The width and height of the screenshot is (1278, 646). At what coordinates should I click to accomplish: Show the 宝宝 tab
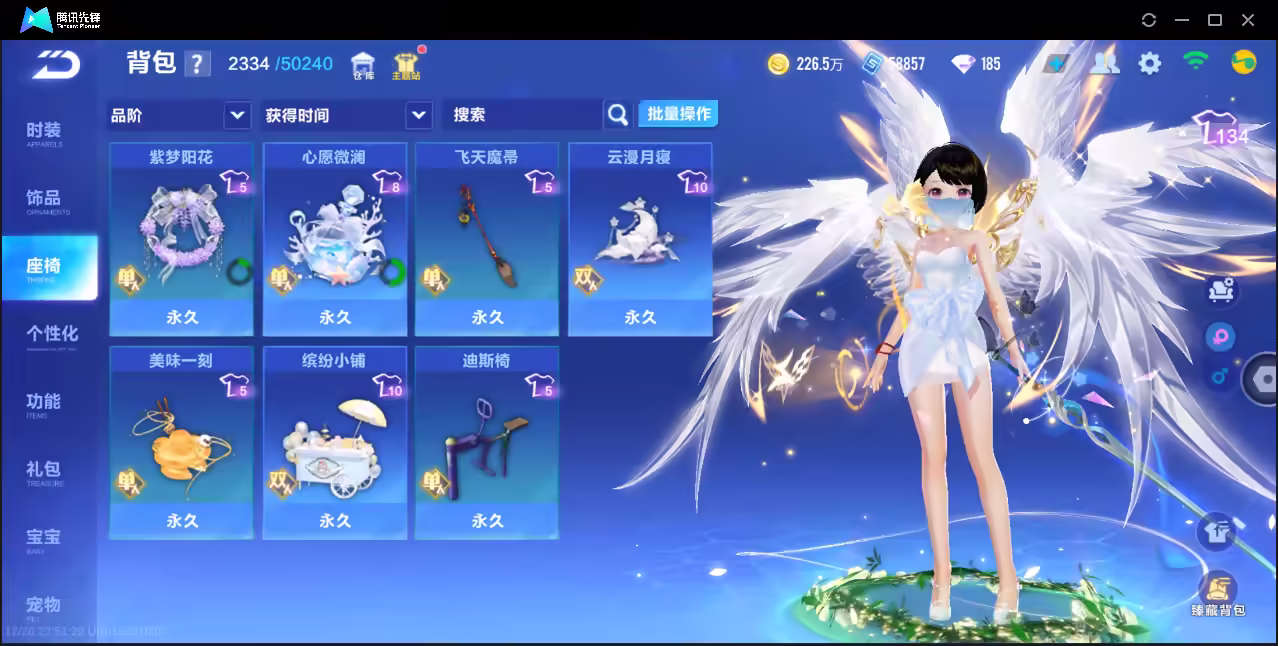click(44, 540)
